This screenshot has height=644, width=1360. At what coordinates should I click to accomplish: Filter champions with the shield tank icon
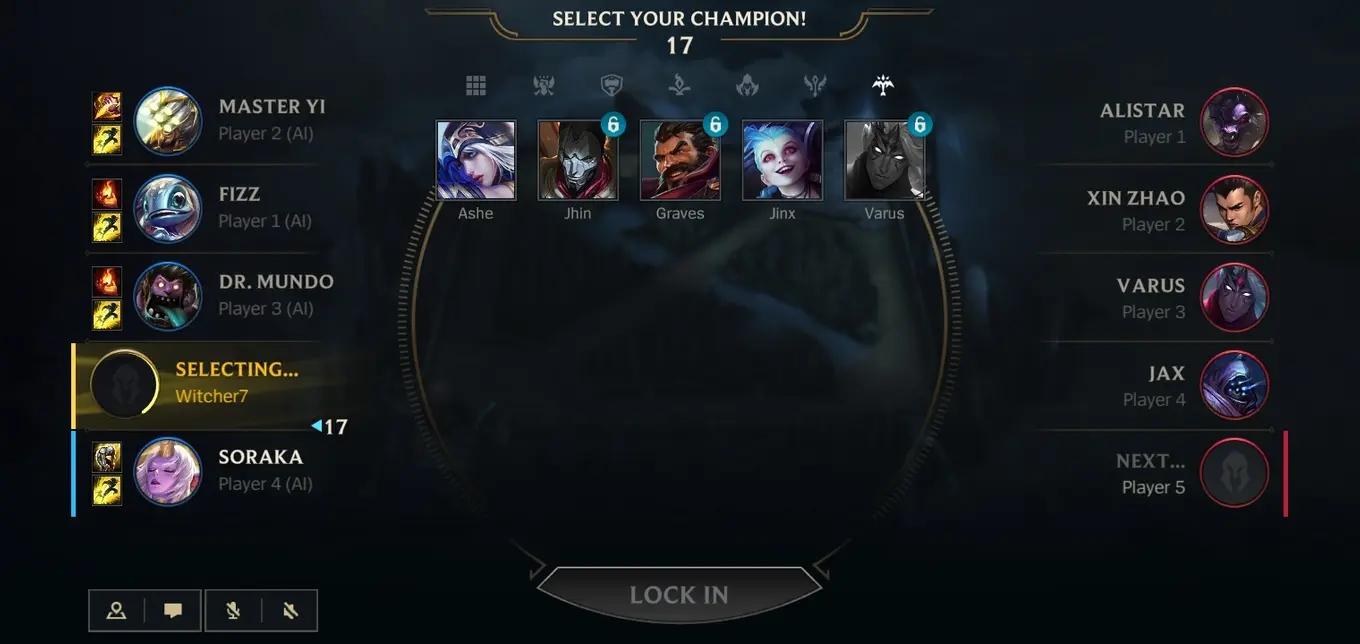coord(611,86)
